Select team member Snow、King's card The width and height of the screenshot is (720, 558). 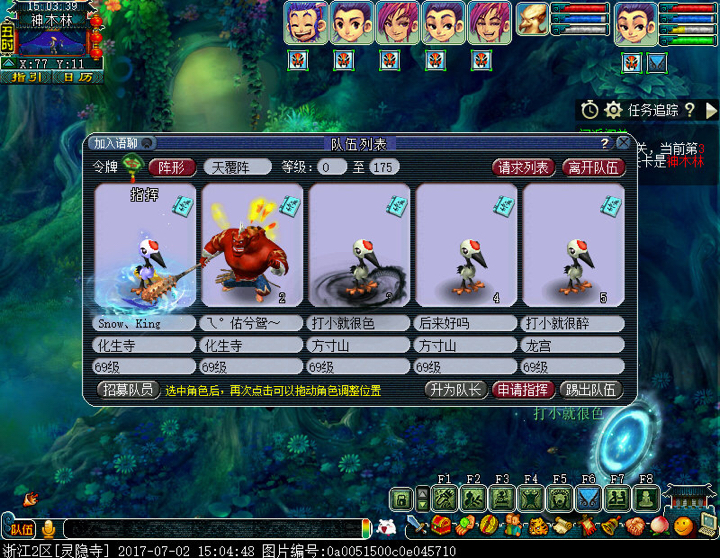pyautogui.click(x=144, y=246)
